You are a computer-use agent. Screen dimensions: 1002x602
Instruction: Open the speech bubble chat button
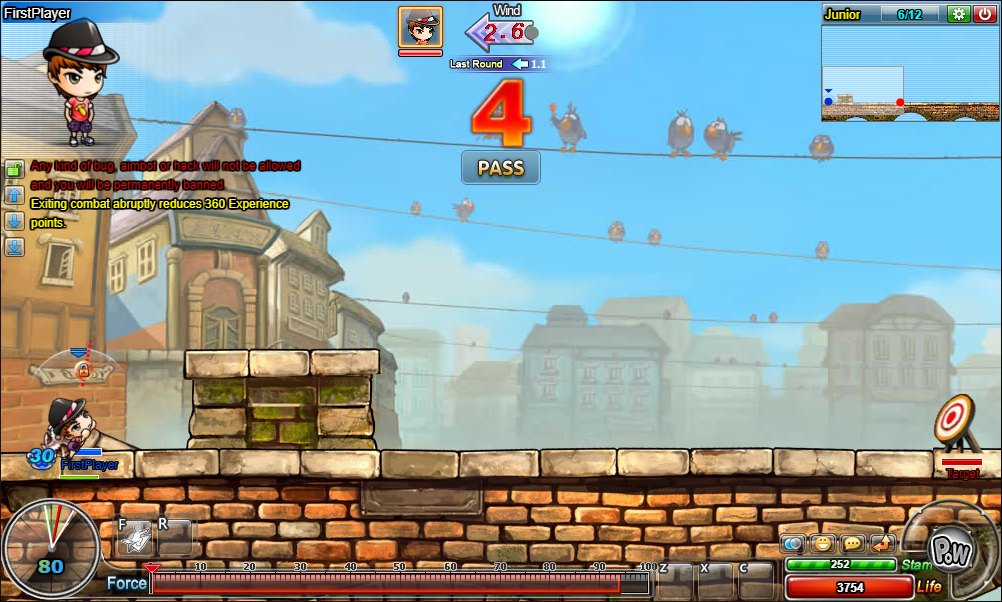pyautogui.click(x=853, y=544)
